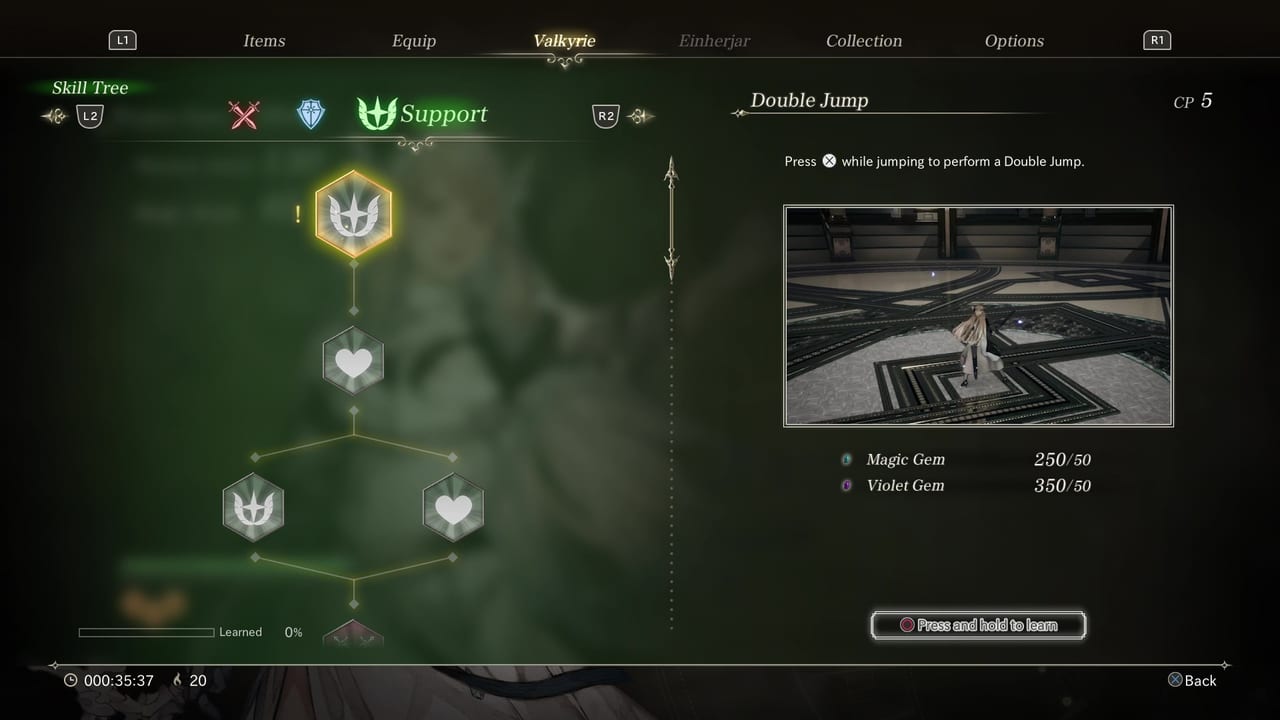Click the Magic Gem icon in the cost list
This screenshot has width=1280, height=720.
point(846,459)
